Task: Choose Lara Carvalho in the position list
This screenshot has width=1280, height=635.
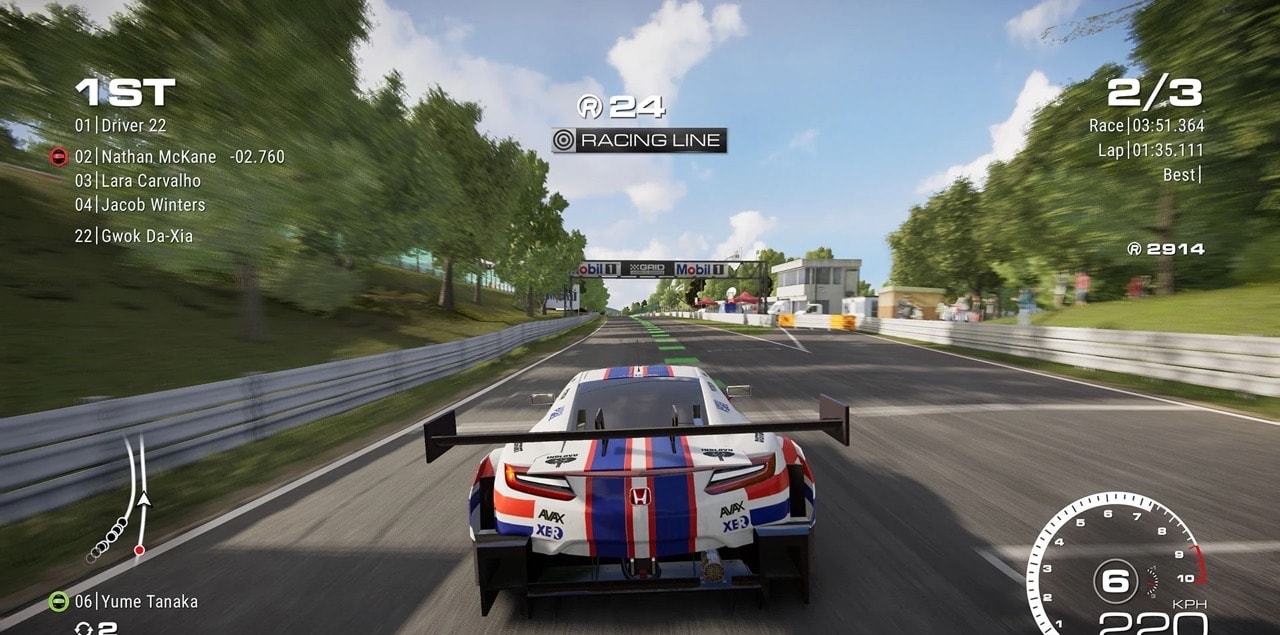Action: click(138, 181)
